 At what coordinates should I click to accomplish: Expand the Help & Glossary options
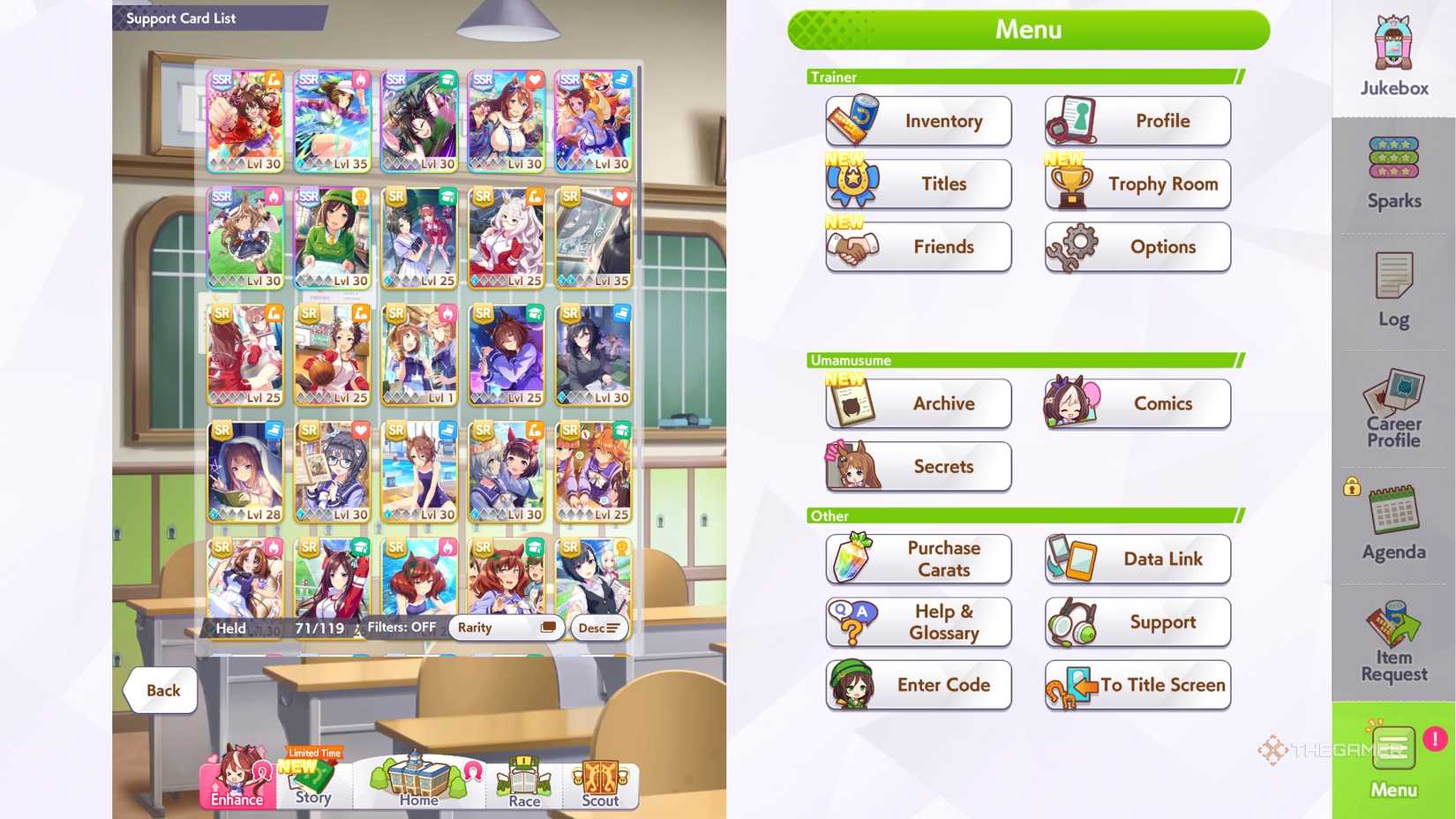(918, 622)
